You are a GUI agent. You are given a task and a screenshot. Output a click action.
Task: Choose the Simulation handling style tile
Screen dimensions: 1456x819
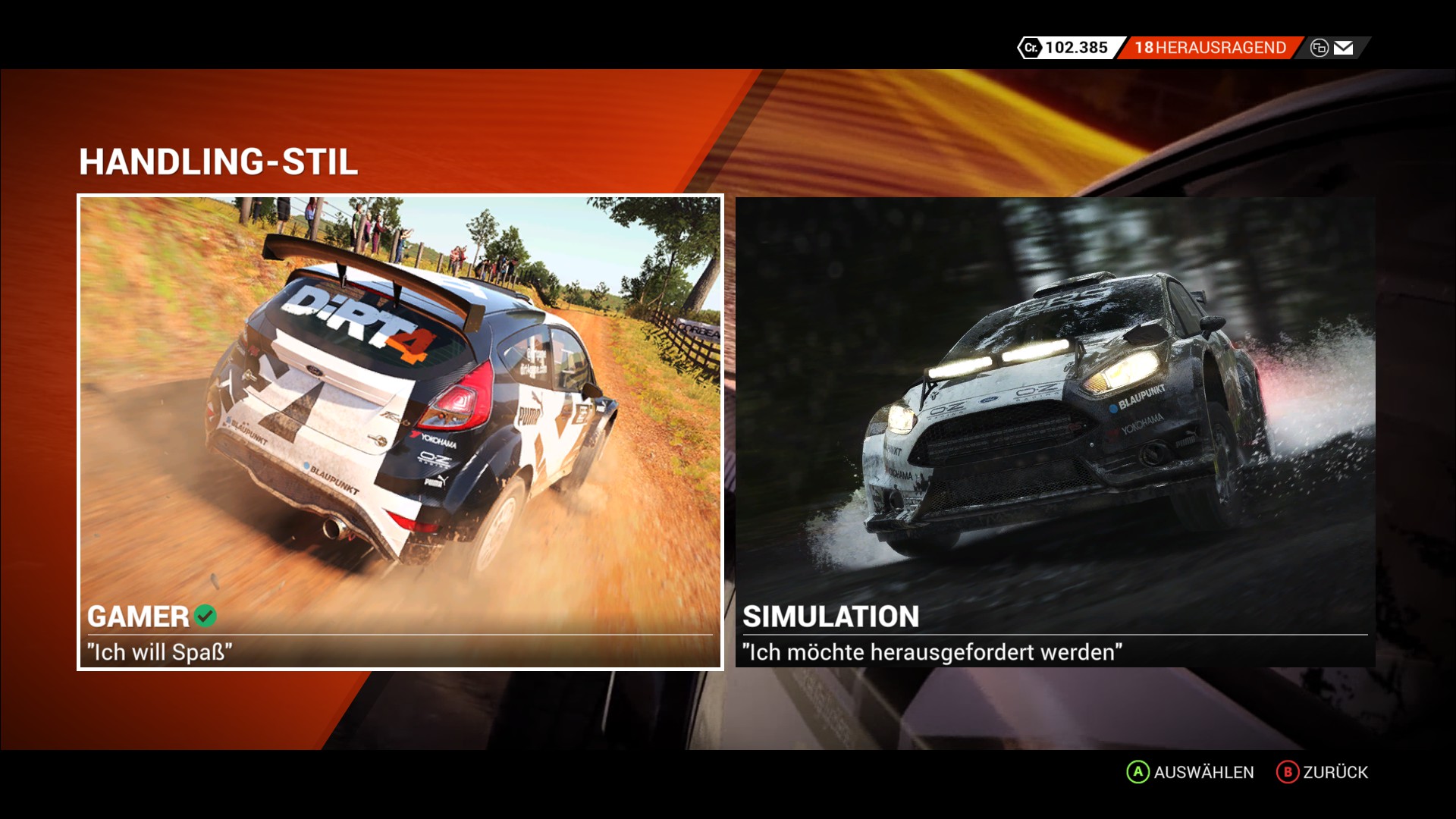1055,432
